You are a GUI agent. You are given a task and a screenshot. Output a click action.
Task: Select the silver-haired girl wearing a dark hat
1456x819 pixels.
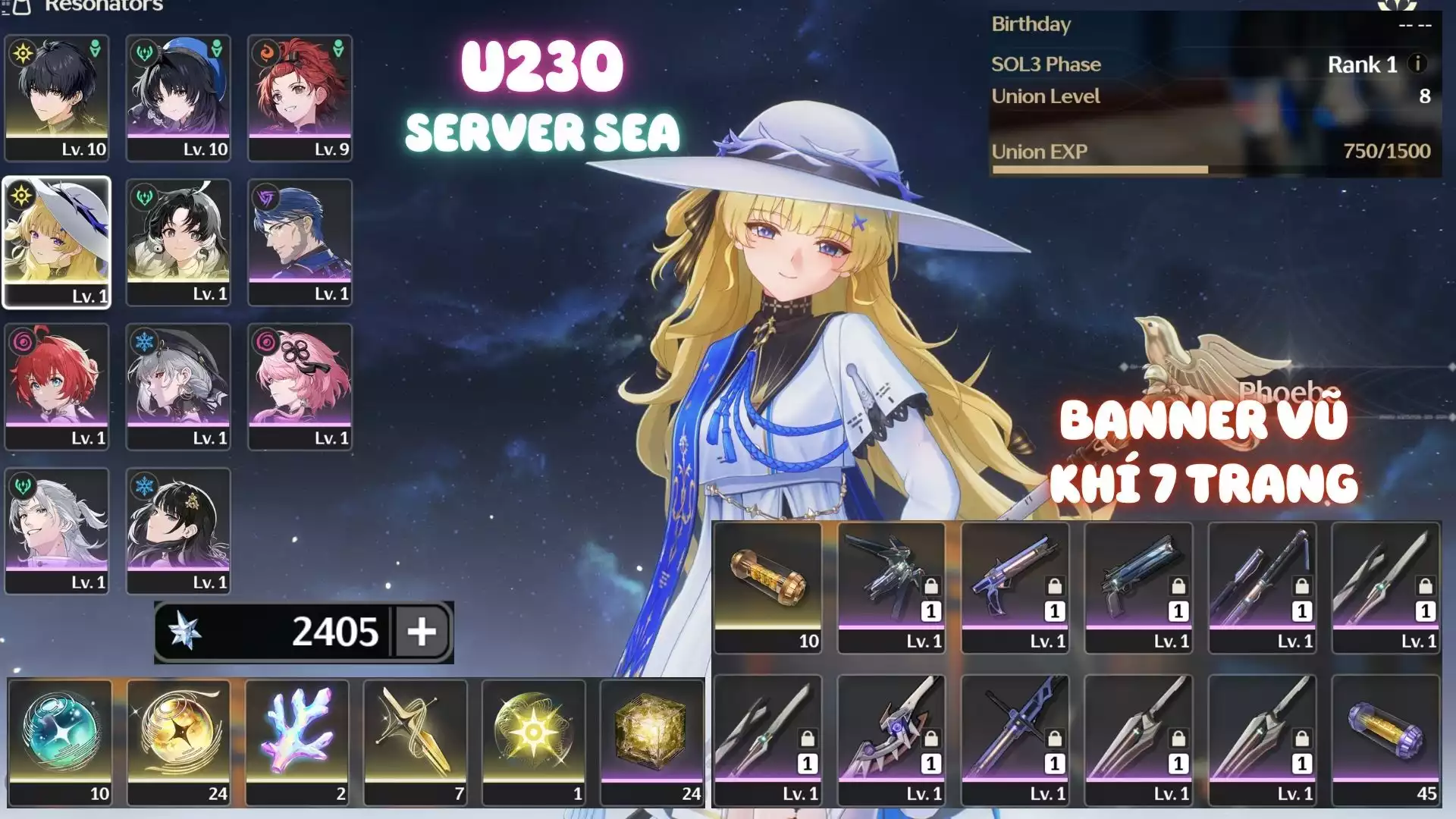(178, 386)
